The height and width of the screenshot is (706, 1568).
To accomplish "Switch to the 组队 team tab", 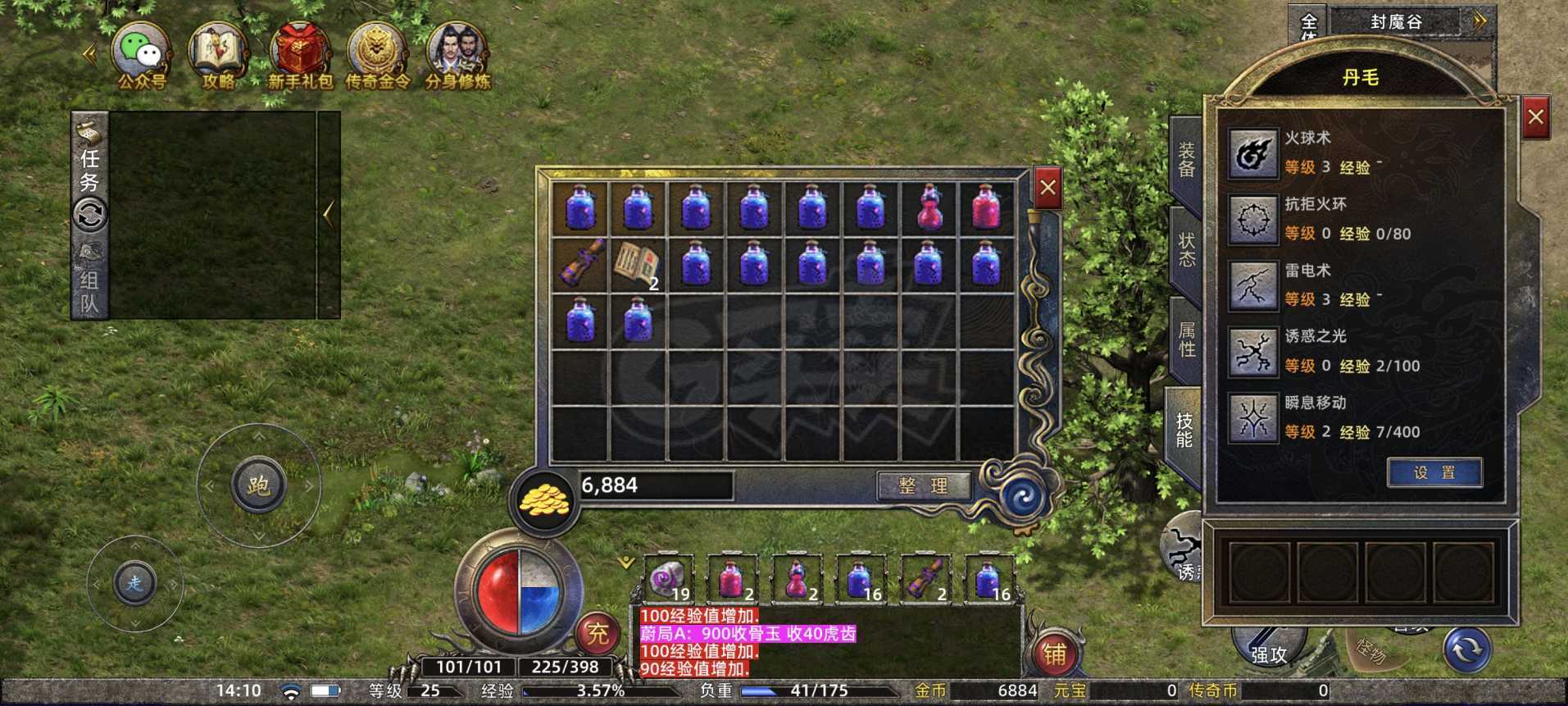I will click(89, 291).
